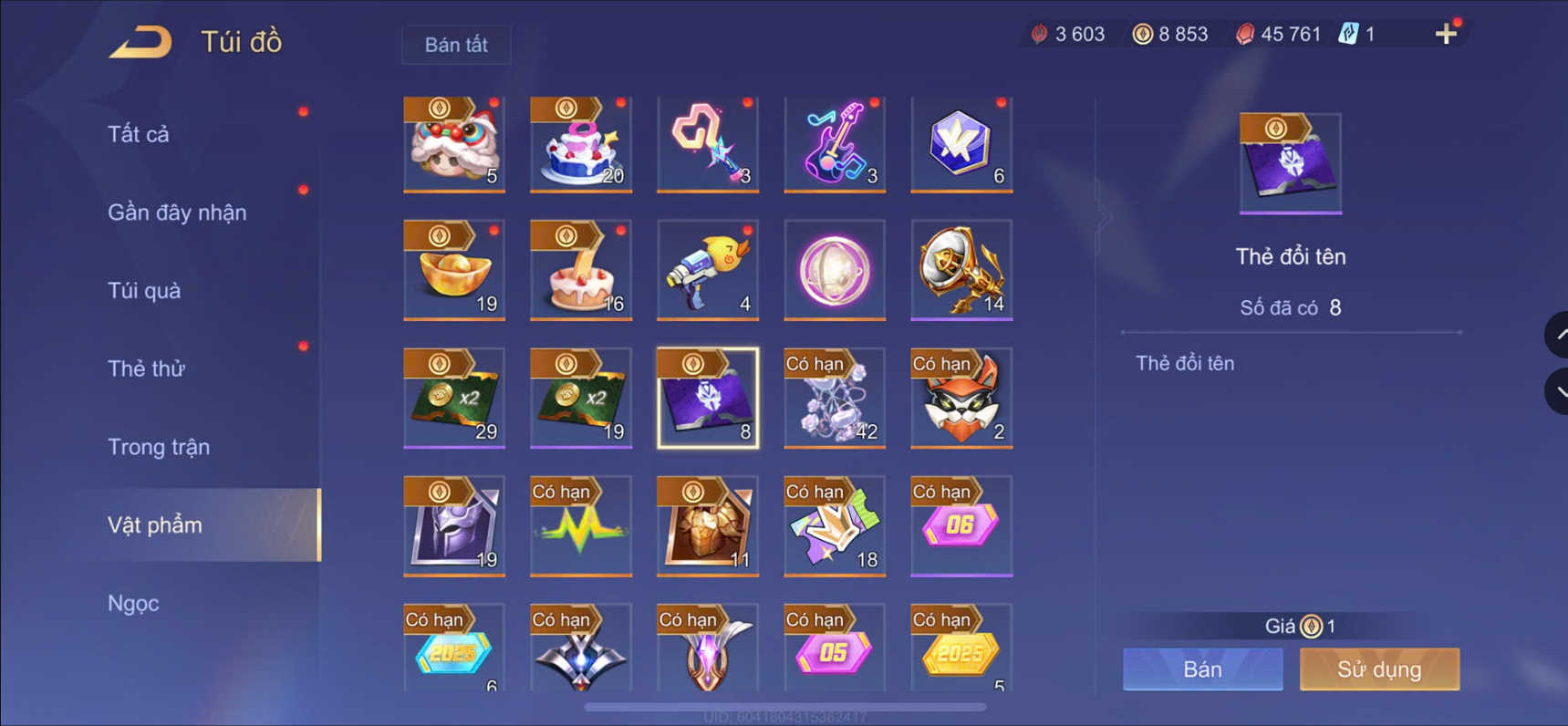This screenshot has height=726, width=1568.
Task: Select the fox mask ticket item
Action: coord(960,399)
